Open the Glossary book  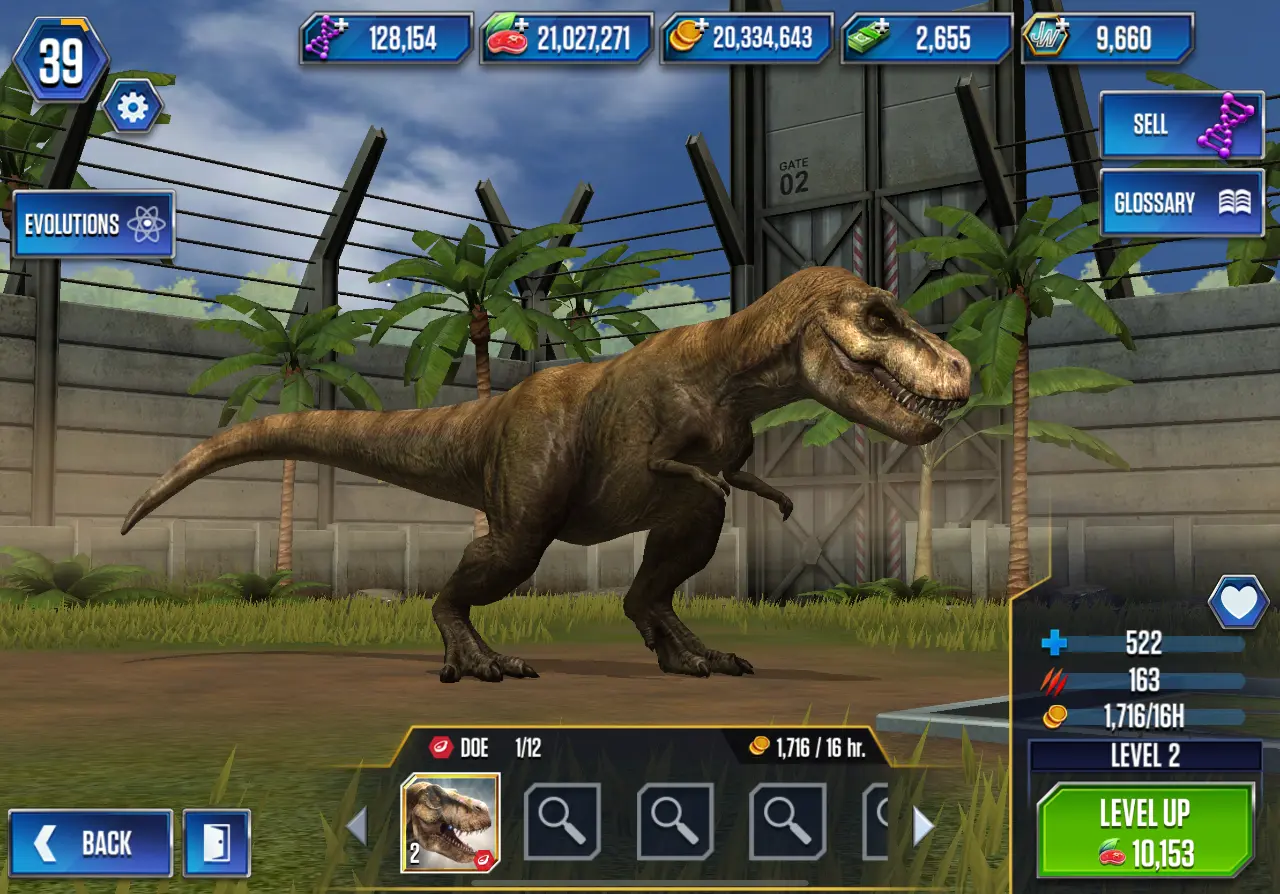pyautogui.click(x=1181, y=203)
